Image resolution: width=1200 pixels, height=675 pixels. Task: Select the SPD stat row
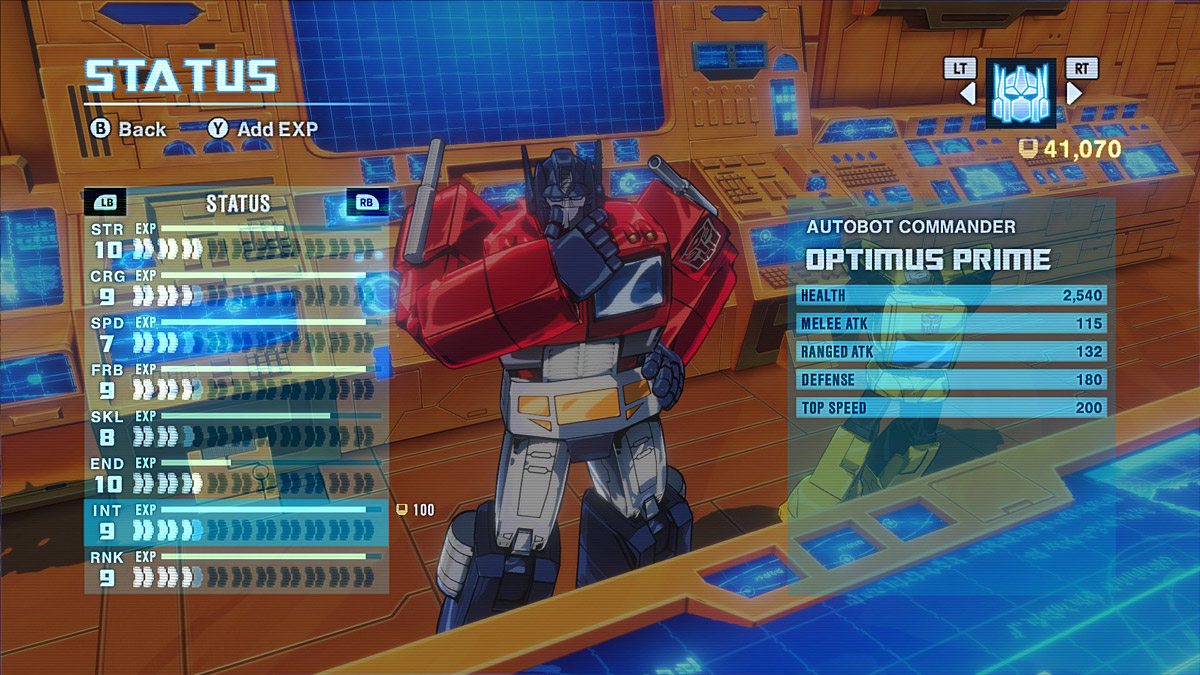[236, 333]
